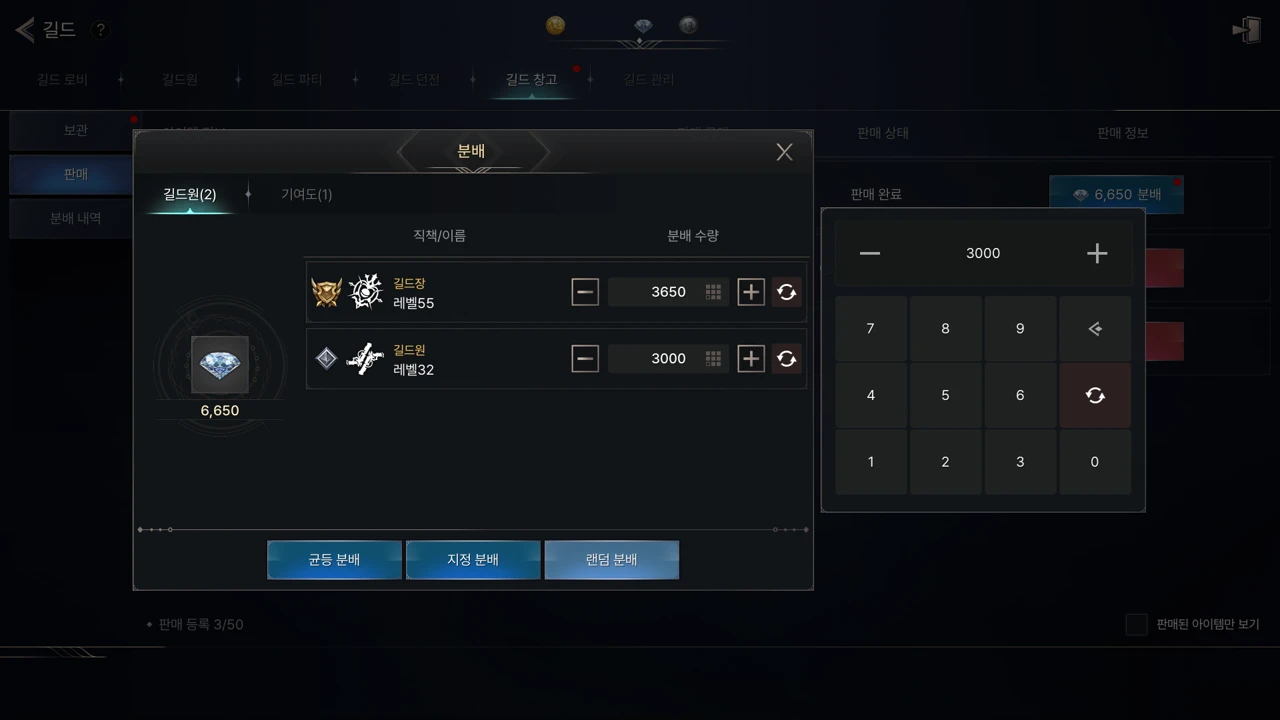The width and height of the screenshot is (1280, 720).
Task: Decrease the 길드장 share amount
Action: (585, 292)
